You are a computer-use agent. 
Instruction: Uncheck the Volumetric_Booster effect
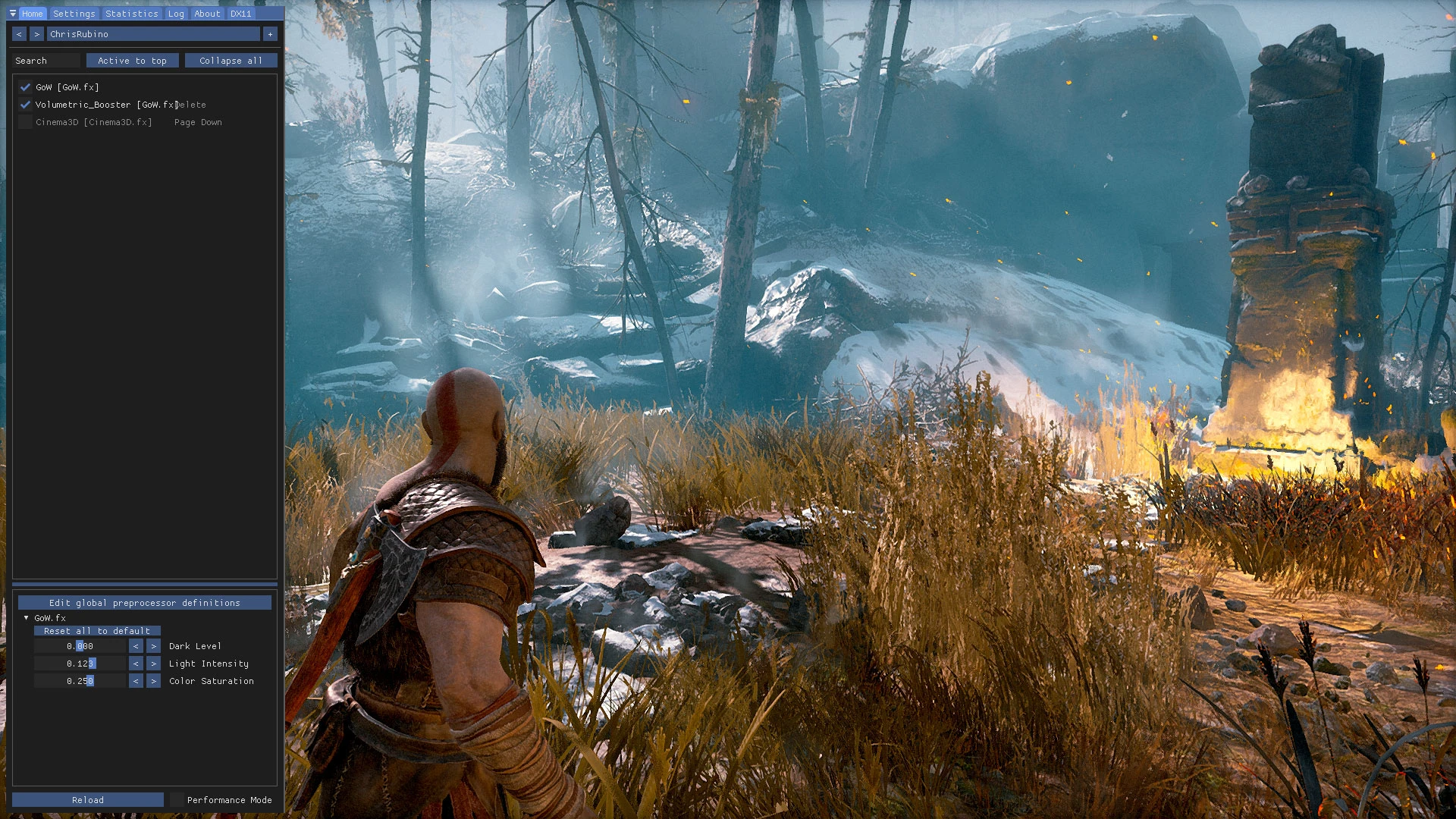25,105
